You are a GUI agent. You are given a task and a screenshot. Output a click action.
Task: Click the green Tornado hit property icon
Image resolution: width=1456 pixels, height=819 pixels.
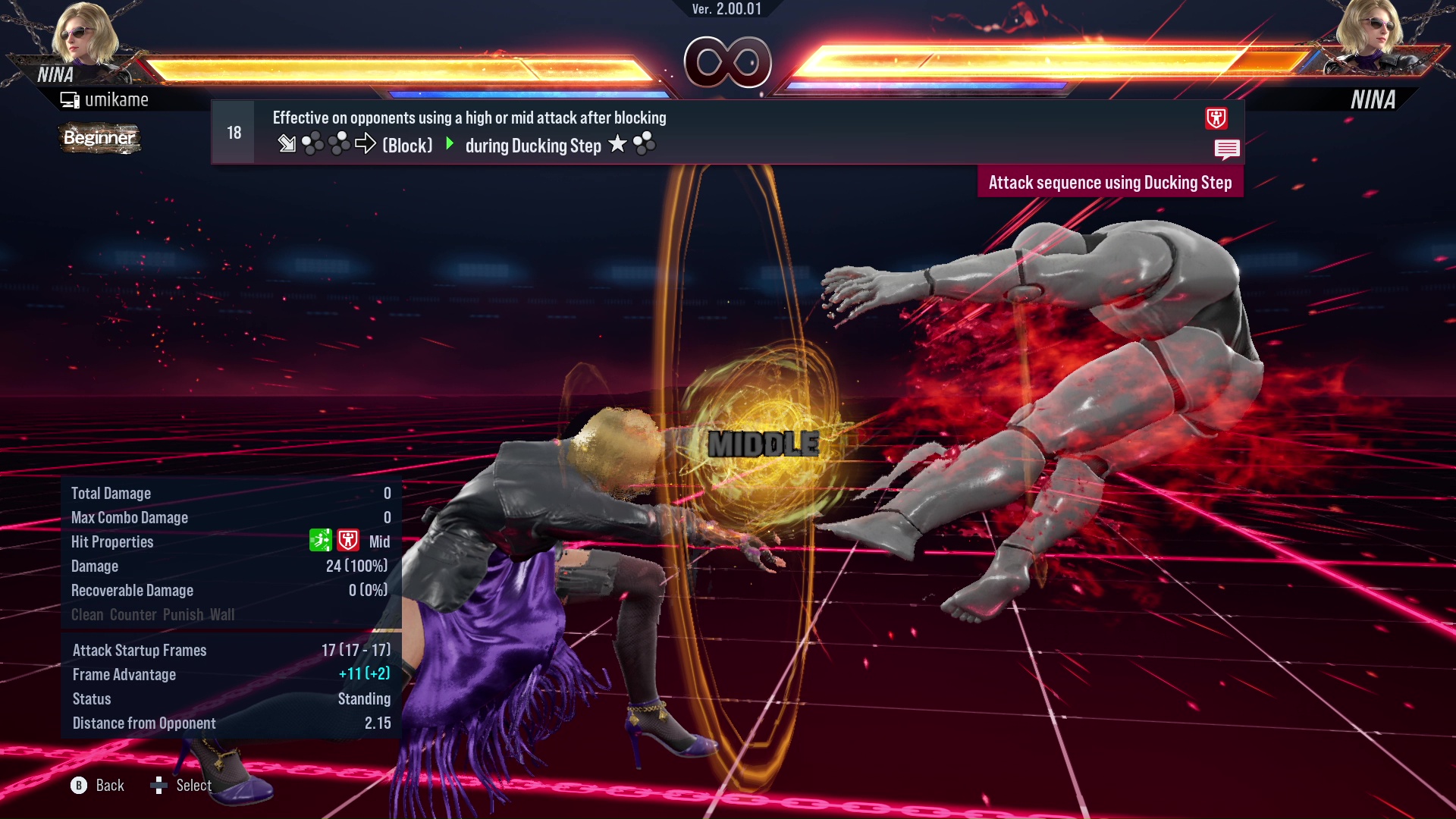[x=321, y=540]
